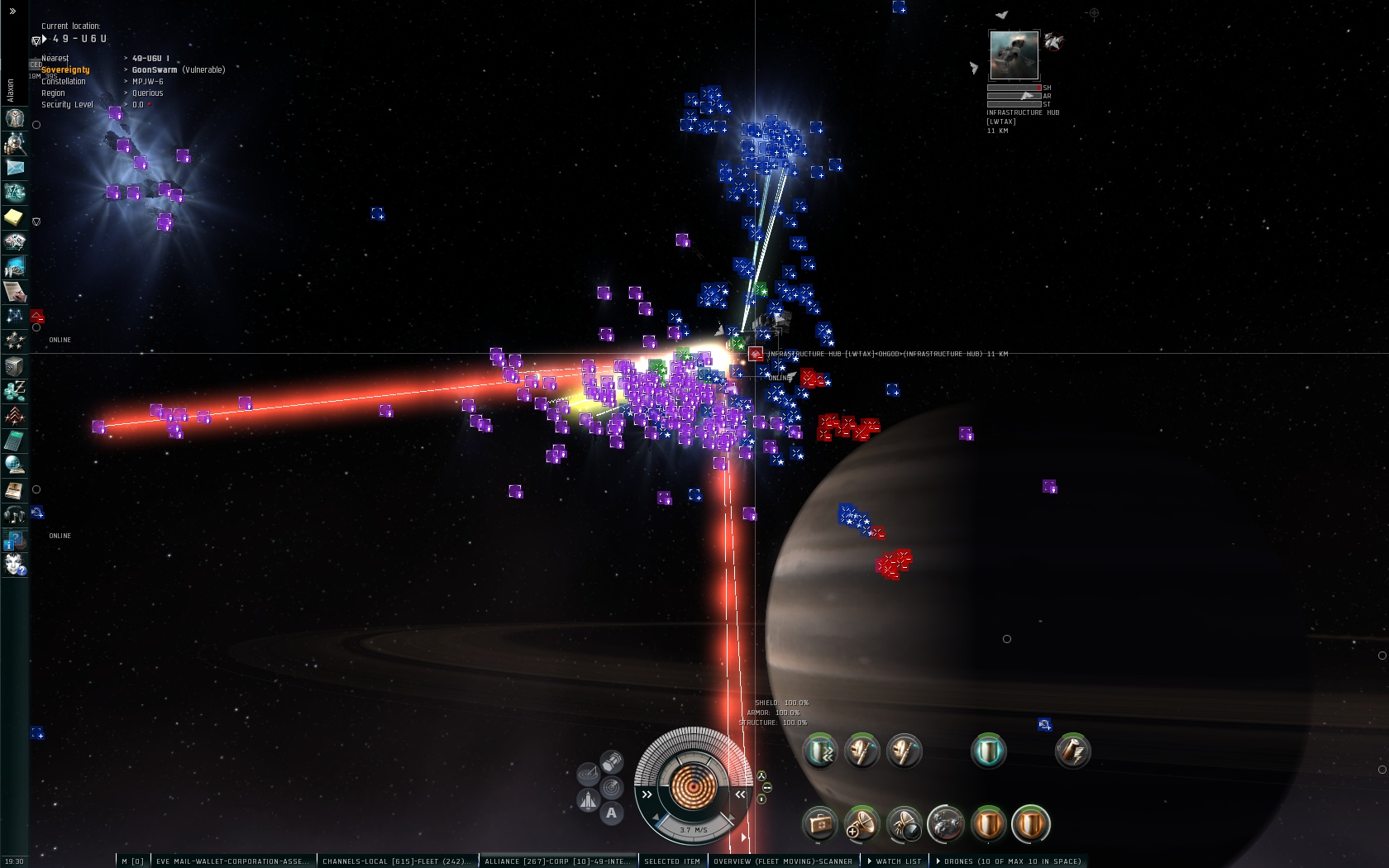
Task: Activate the shield medkit module
Action: [820, 824]
